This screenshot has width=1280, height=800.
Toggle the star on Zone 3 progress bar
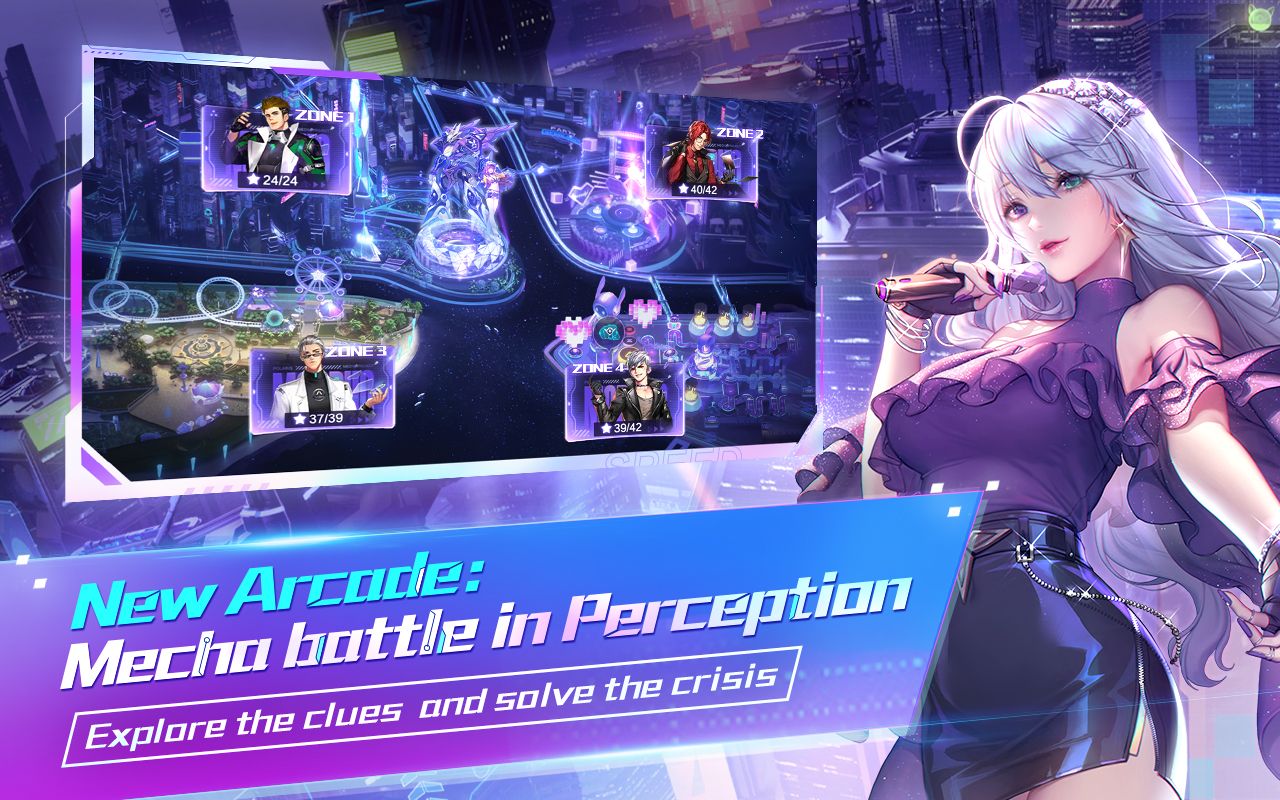(x=300, y=418)
